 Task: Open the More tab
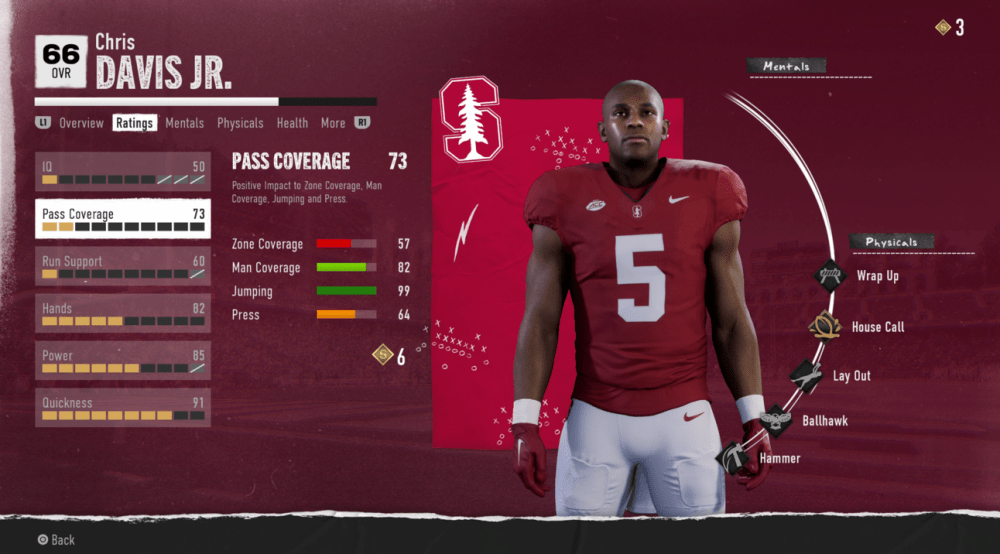(x=333, y=123)
